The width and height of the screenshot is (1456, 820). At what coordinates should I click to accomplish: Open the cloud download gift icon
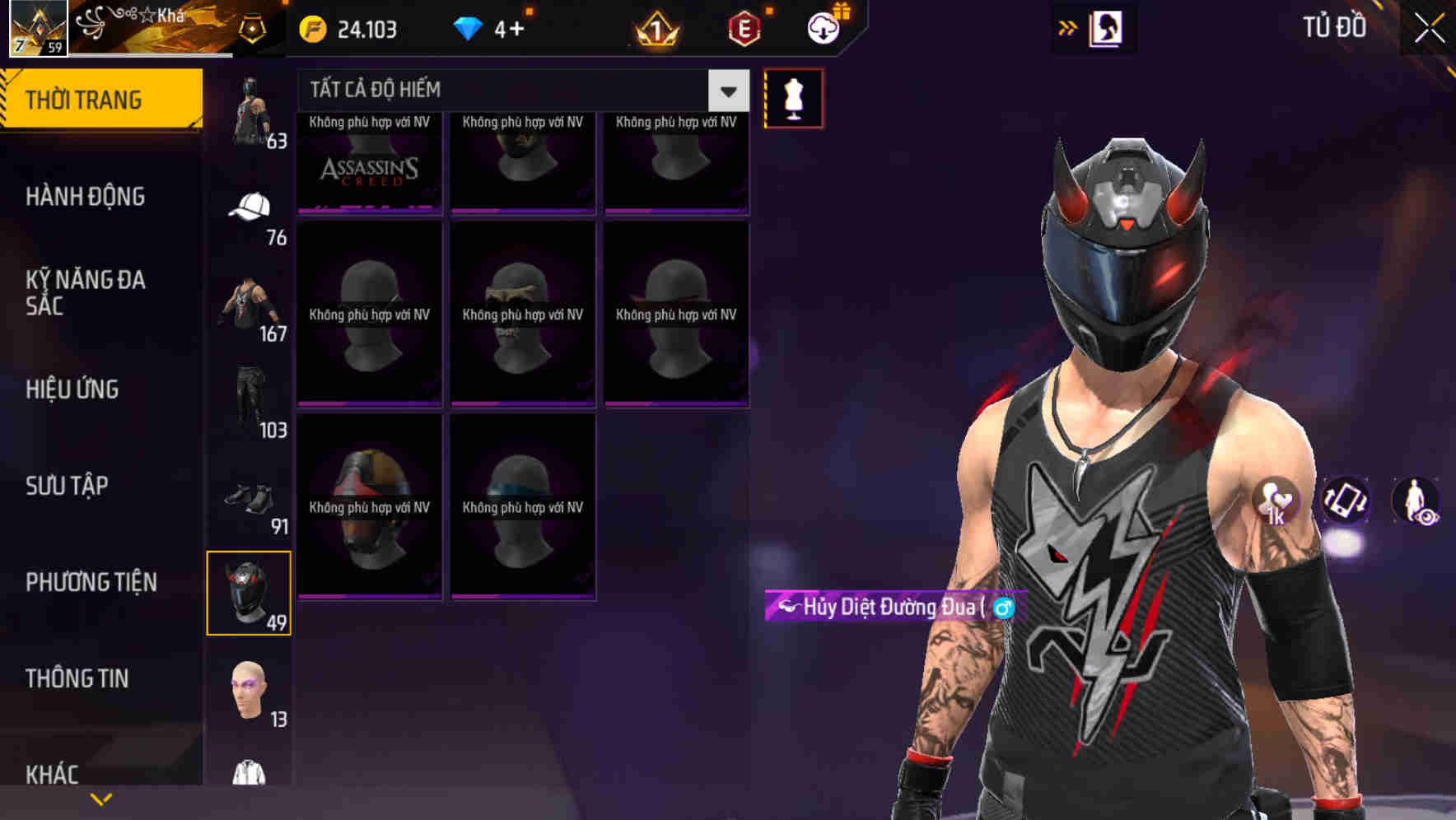point(824,28)
